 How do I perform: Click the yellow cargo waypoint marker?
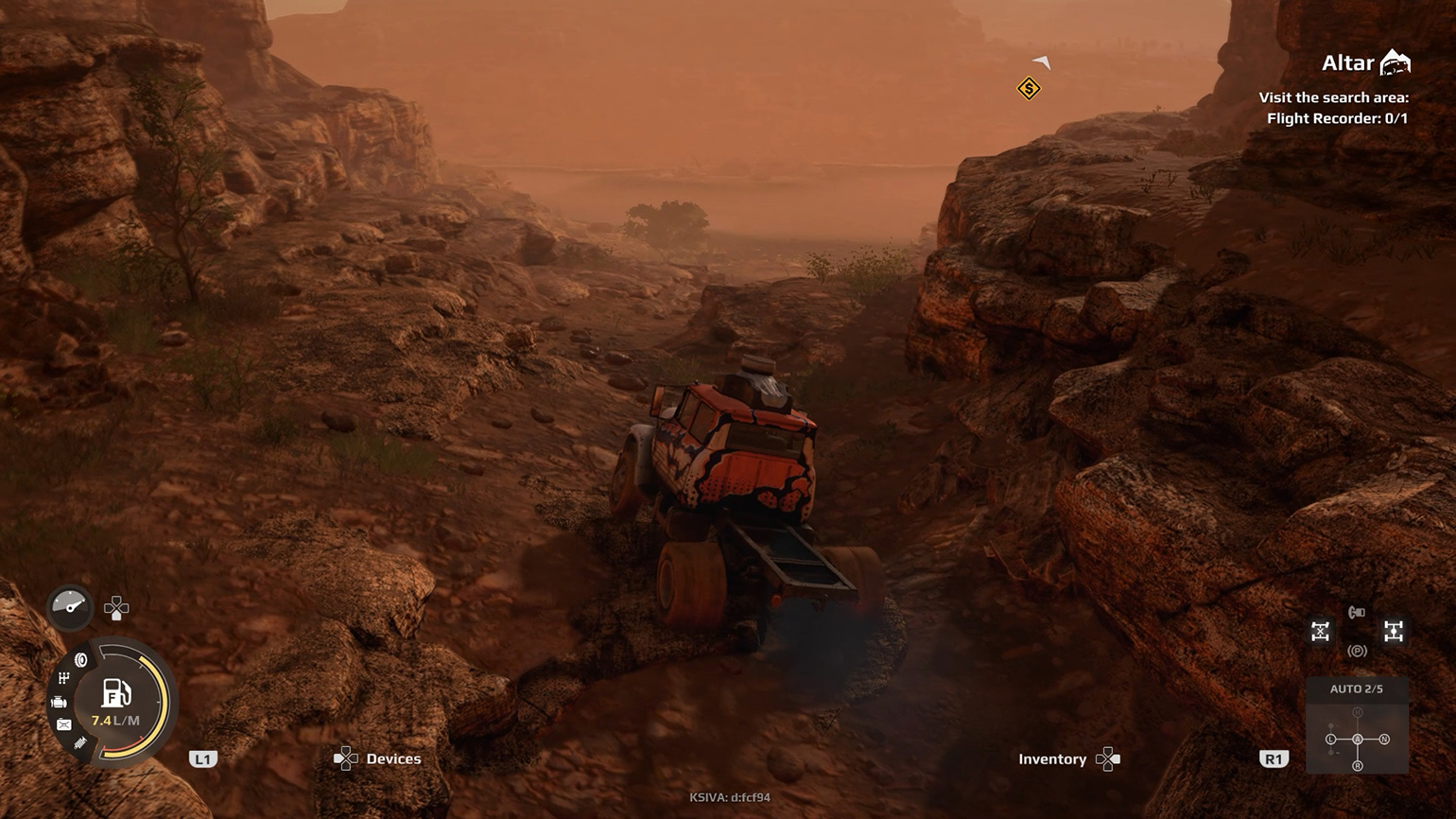point(1028,90)
